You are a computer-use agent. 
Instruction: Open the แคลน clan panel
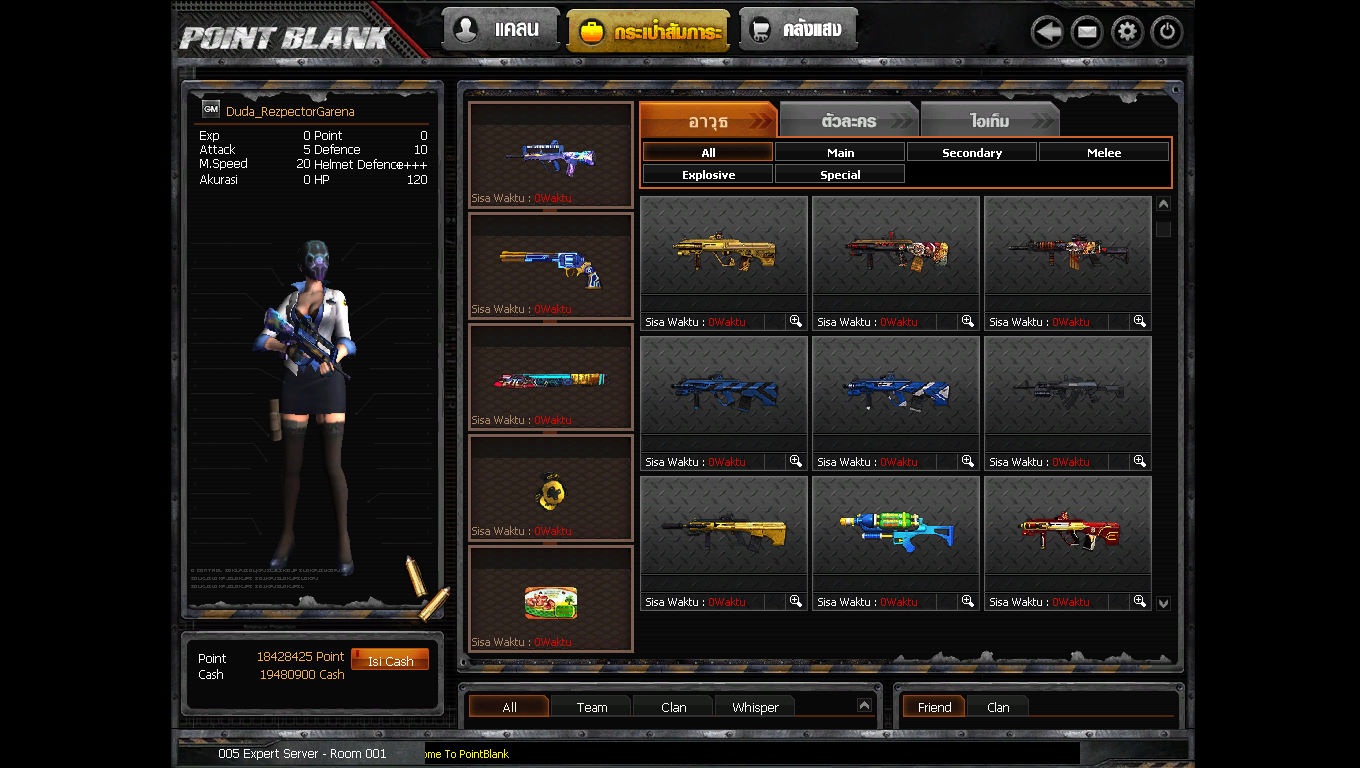(x=499, y=29)
